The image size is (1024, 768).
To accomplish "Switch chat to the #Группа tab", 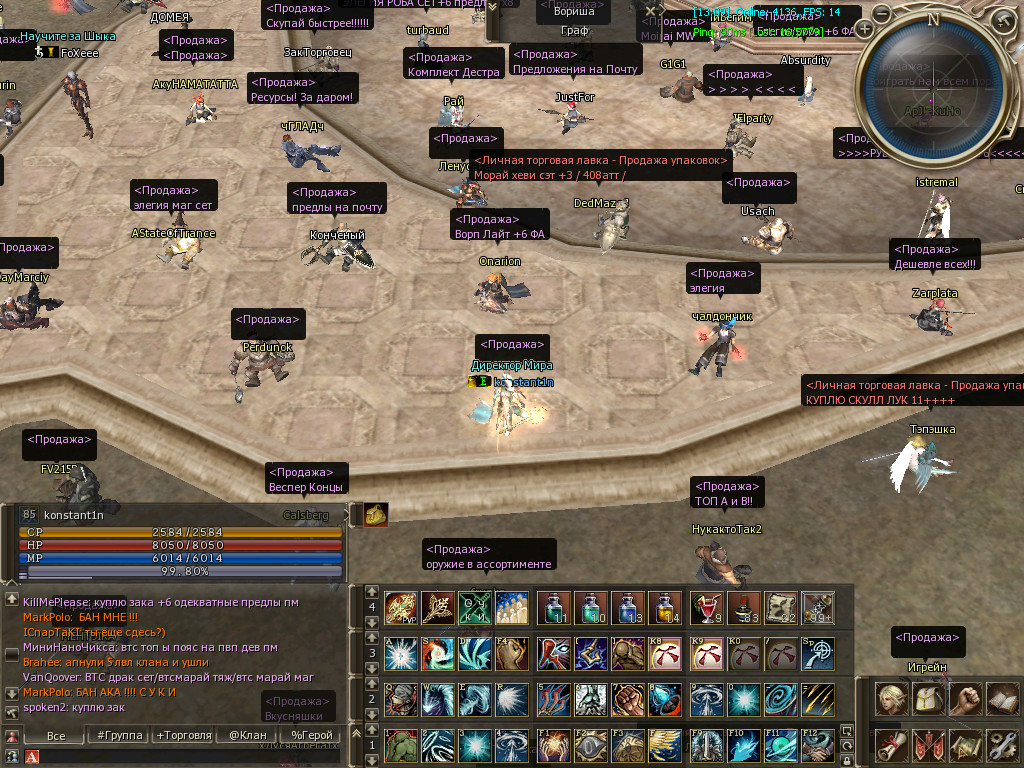I will click(118, 736).
